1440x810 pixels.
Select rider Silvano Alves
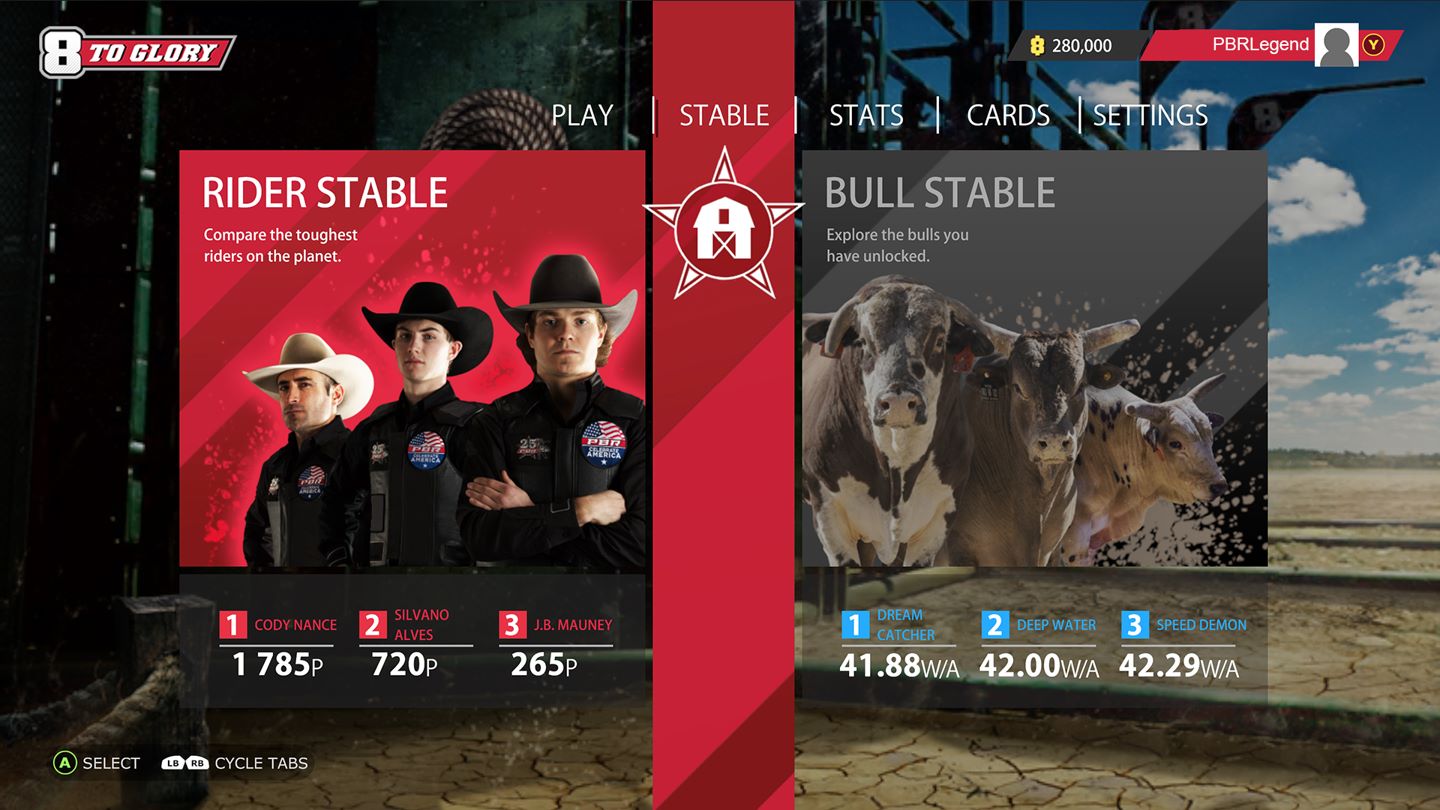click(415, 640)
